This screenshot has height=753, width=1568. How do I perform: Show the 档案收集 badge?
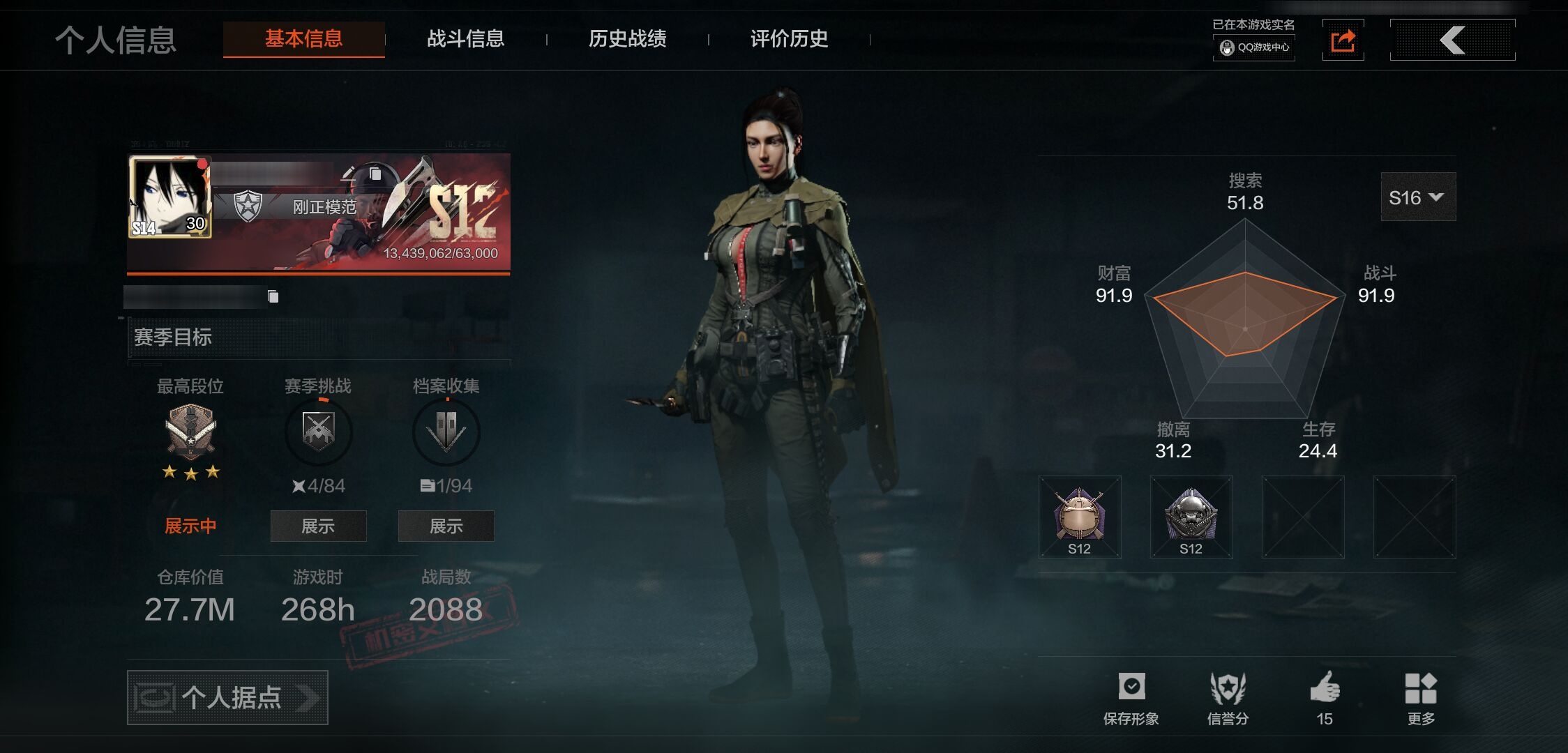(x=446, y=526)
